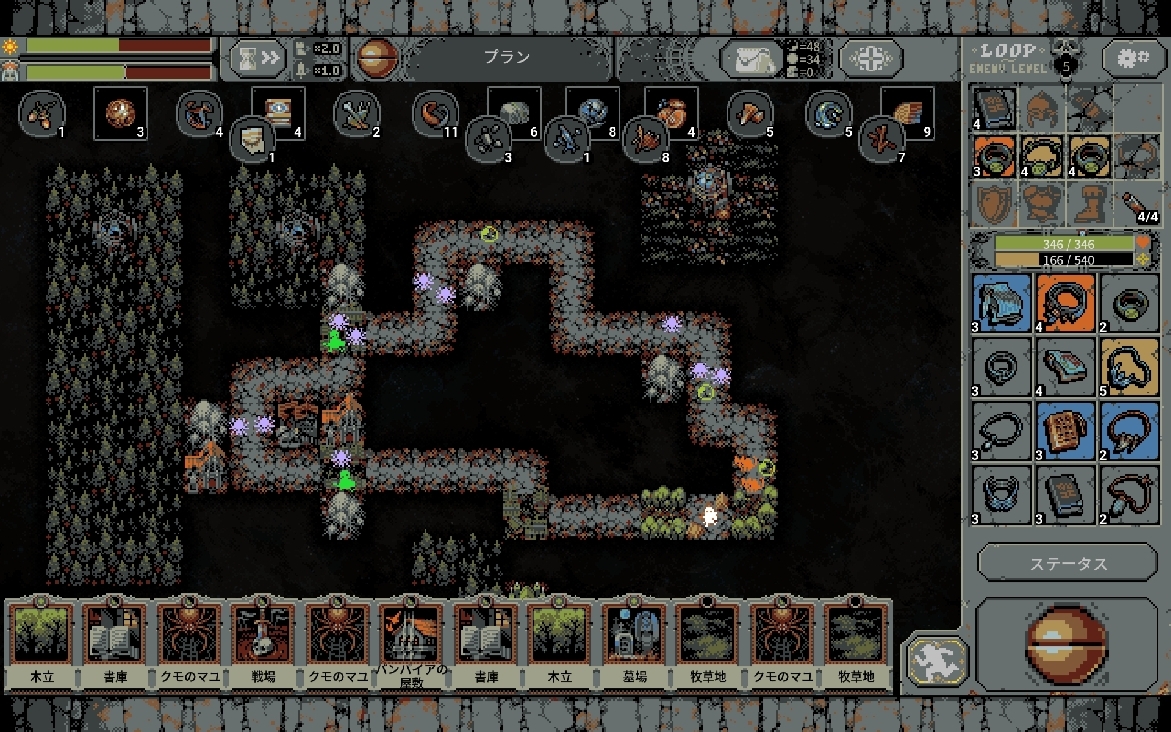Viewport: 1171px width, 732px height.
Task: Click the winged resource icon with count 9
Action: tap(907, 112)
